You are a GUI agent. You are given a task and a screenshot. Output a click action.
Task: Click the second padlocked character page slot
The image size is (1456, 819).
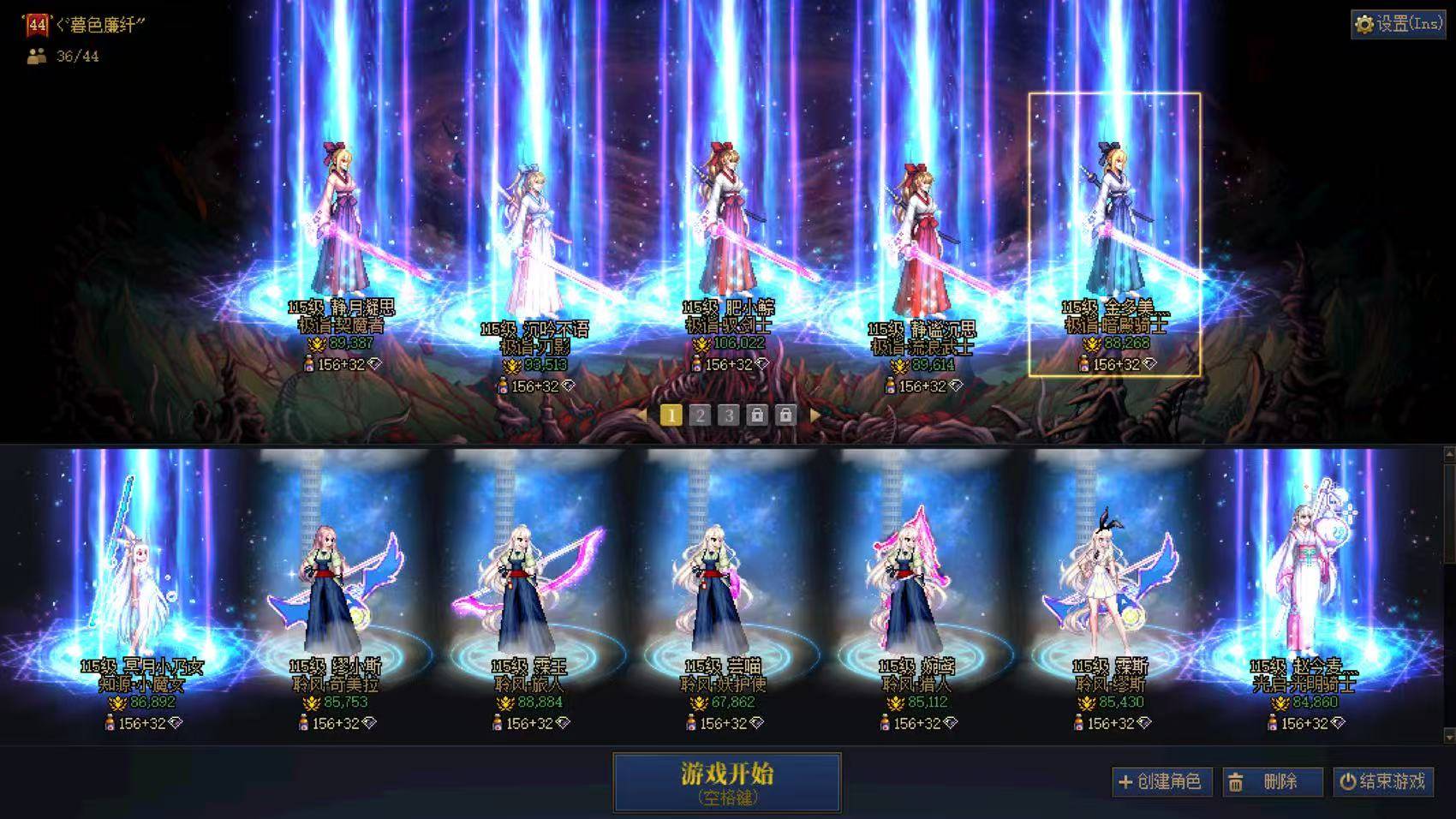(x=785, y=414)
